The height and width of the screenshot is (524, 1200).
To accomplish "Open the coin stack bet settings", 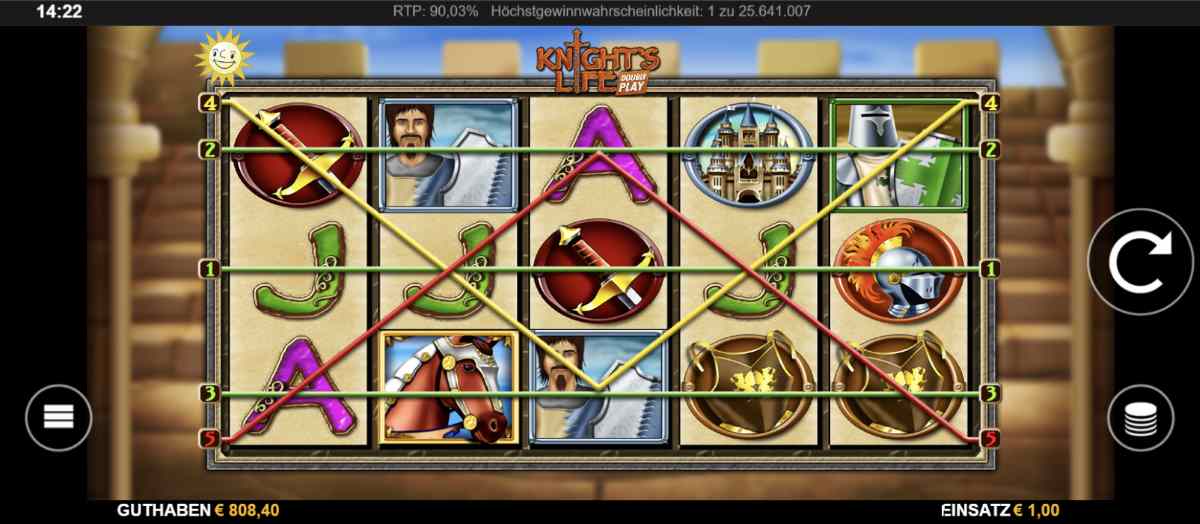I will 1140,417.
